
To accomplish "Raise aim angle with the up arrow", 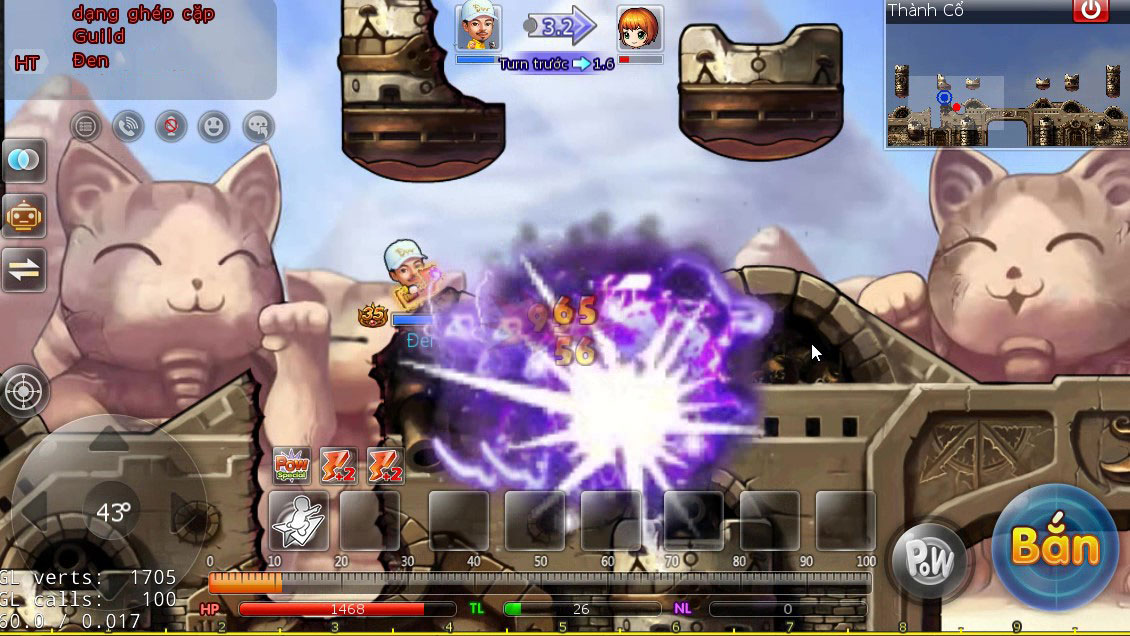I will 109,440.
